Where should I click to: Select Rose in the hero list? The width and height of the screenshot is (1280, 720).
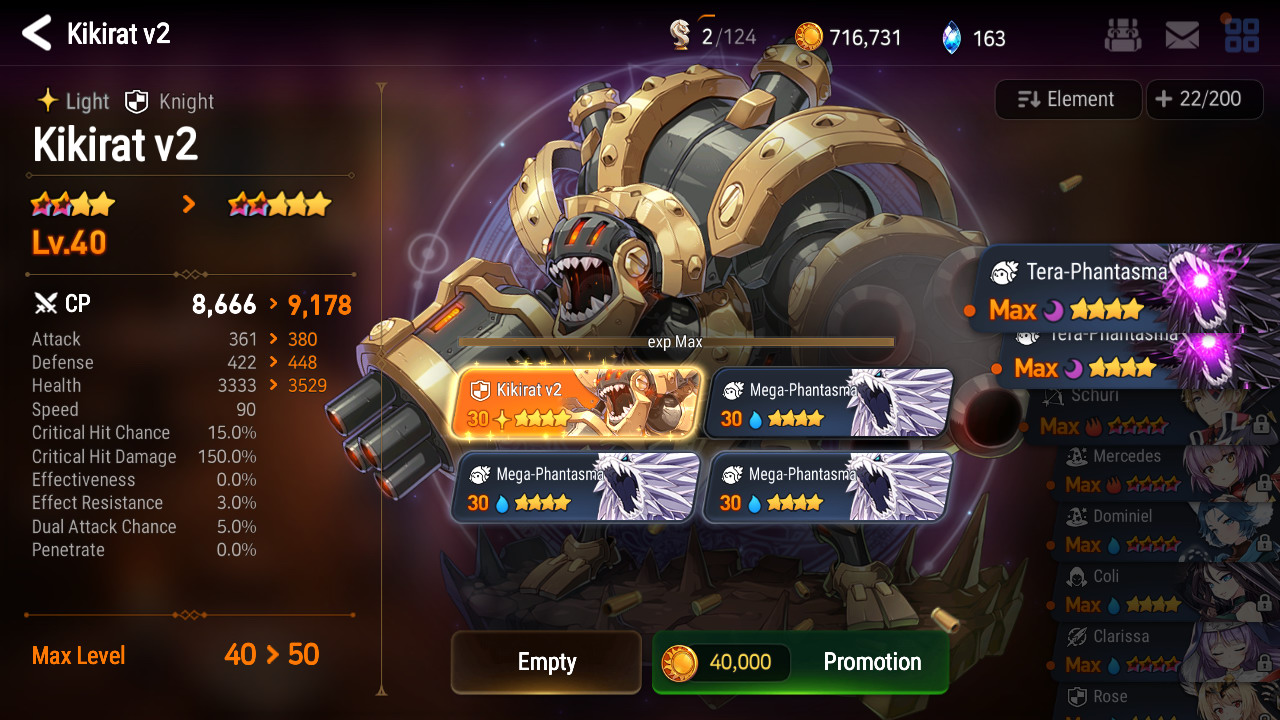(x=1150, y=700)
